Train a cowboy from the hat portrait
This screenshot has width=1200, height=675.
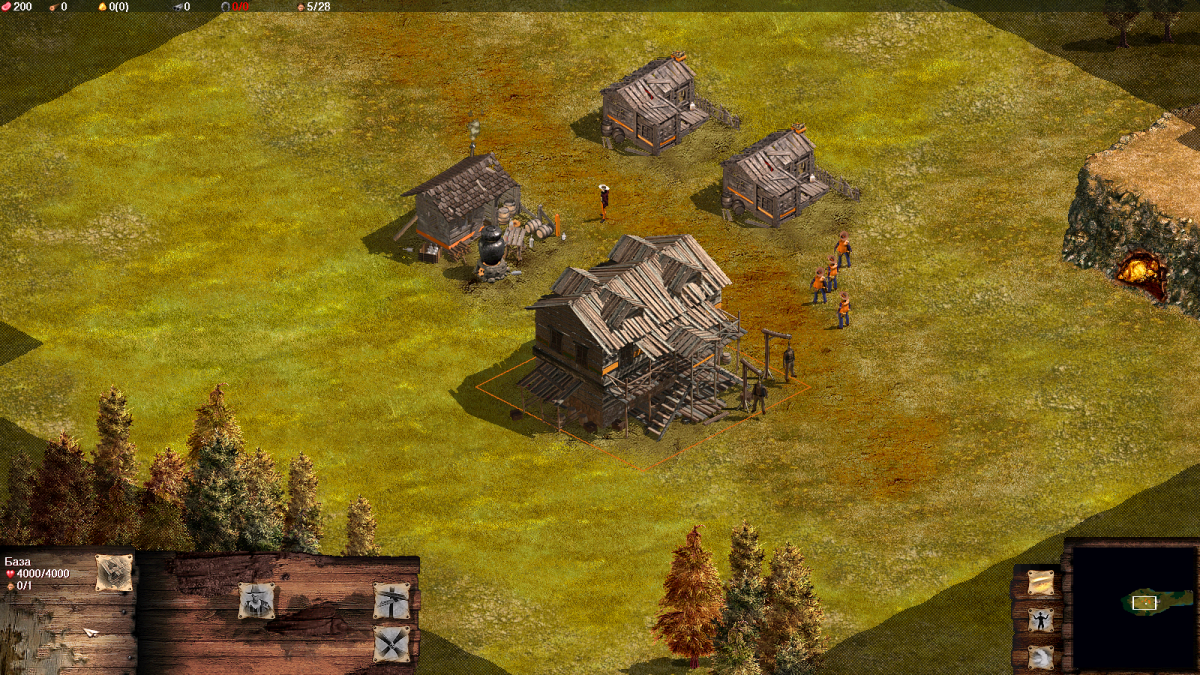[x=257, y=601]
